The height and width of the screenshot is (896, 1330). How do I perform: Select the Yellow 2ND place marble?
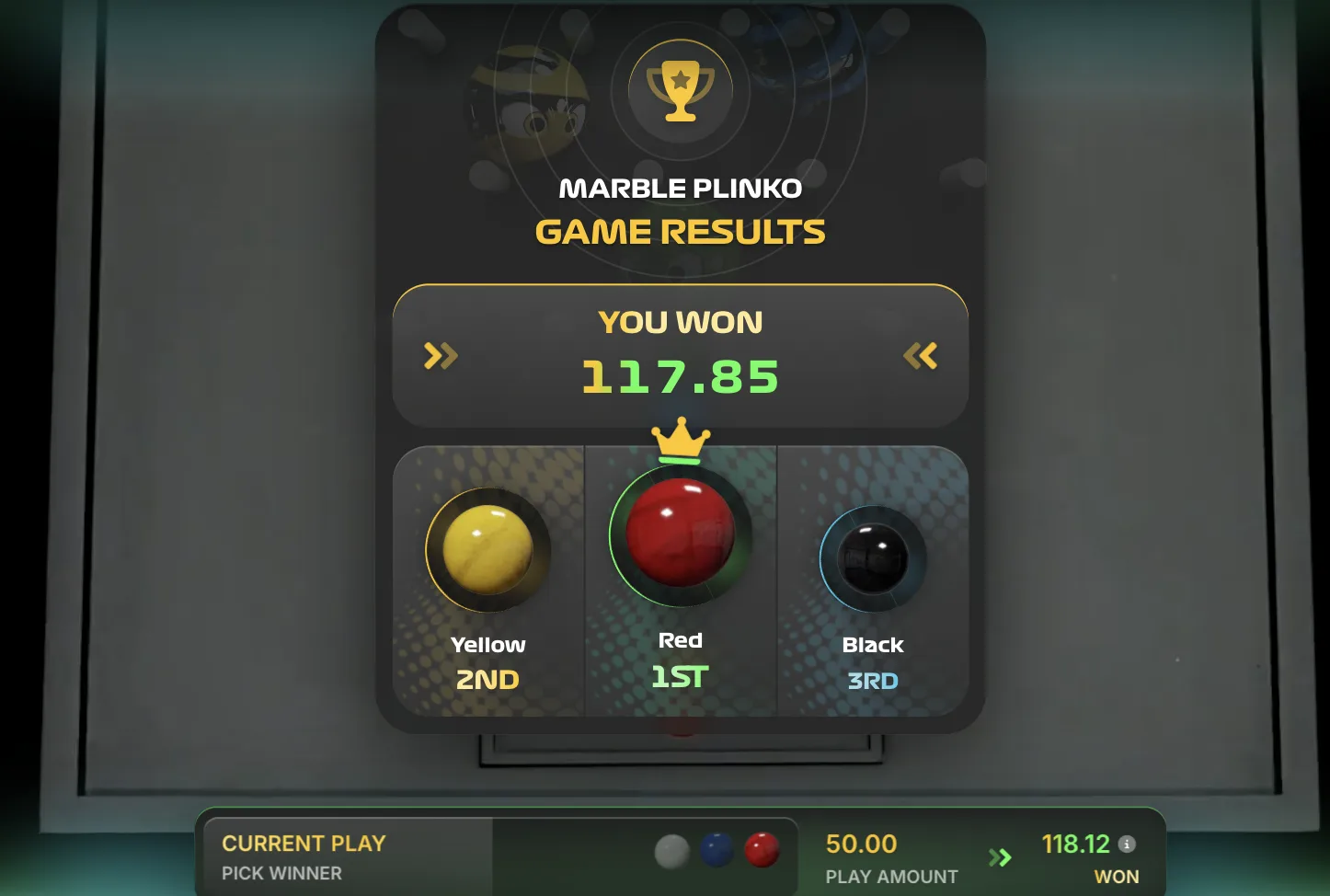pyautogui.click(x=487, y=550)
